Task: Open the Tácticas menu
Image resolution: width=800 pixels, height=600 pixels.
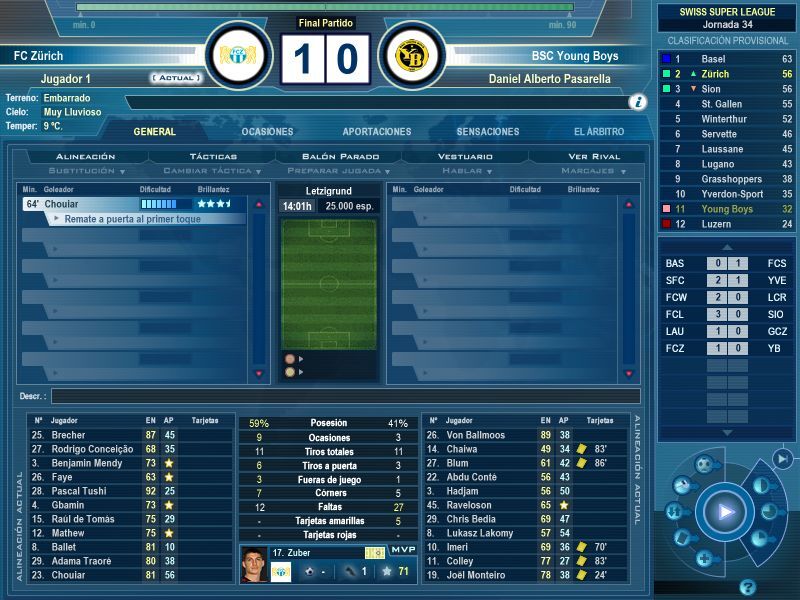Action: (213, 157)
